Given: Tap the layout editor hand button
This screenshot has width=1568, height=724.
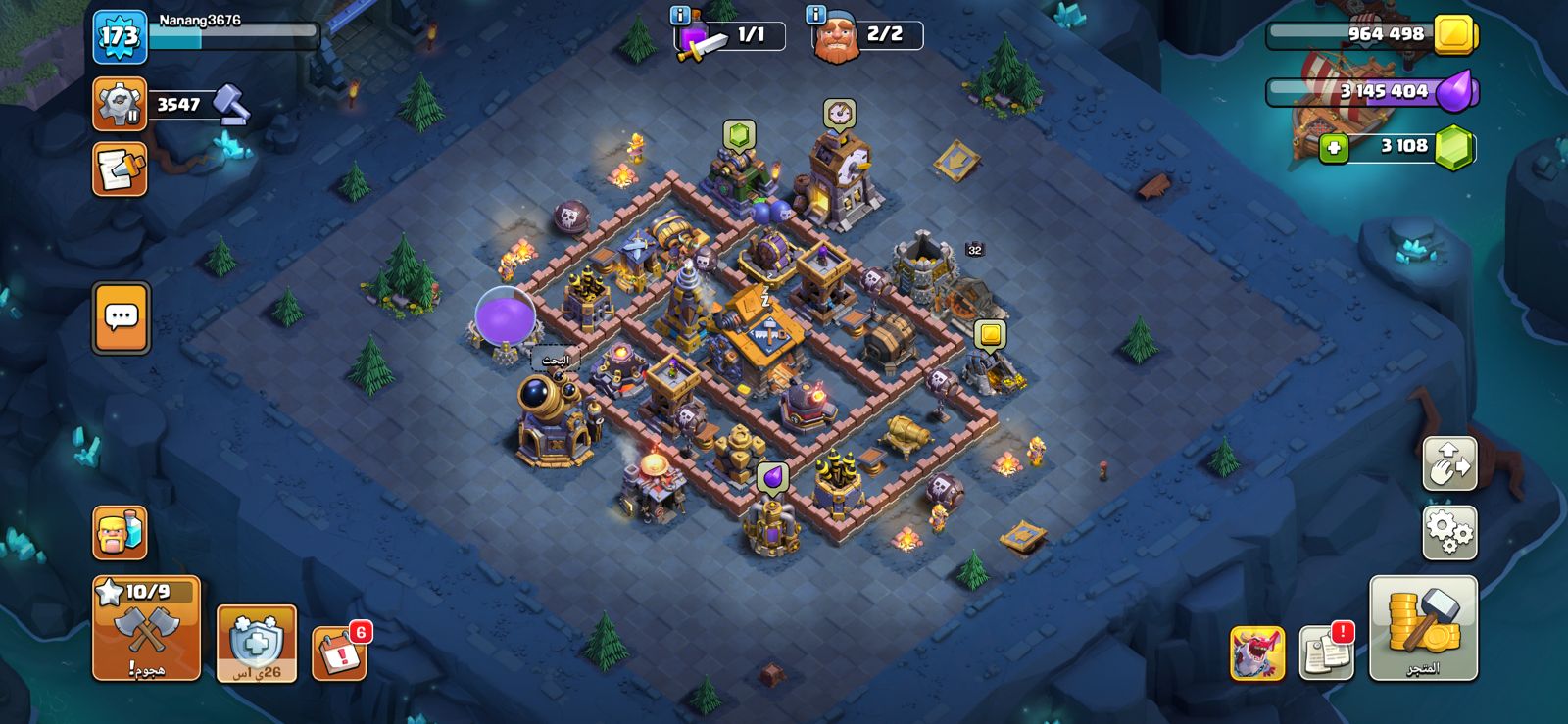Looking at the screenshot, I should (1449, 463).
